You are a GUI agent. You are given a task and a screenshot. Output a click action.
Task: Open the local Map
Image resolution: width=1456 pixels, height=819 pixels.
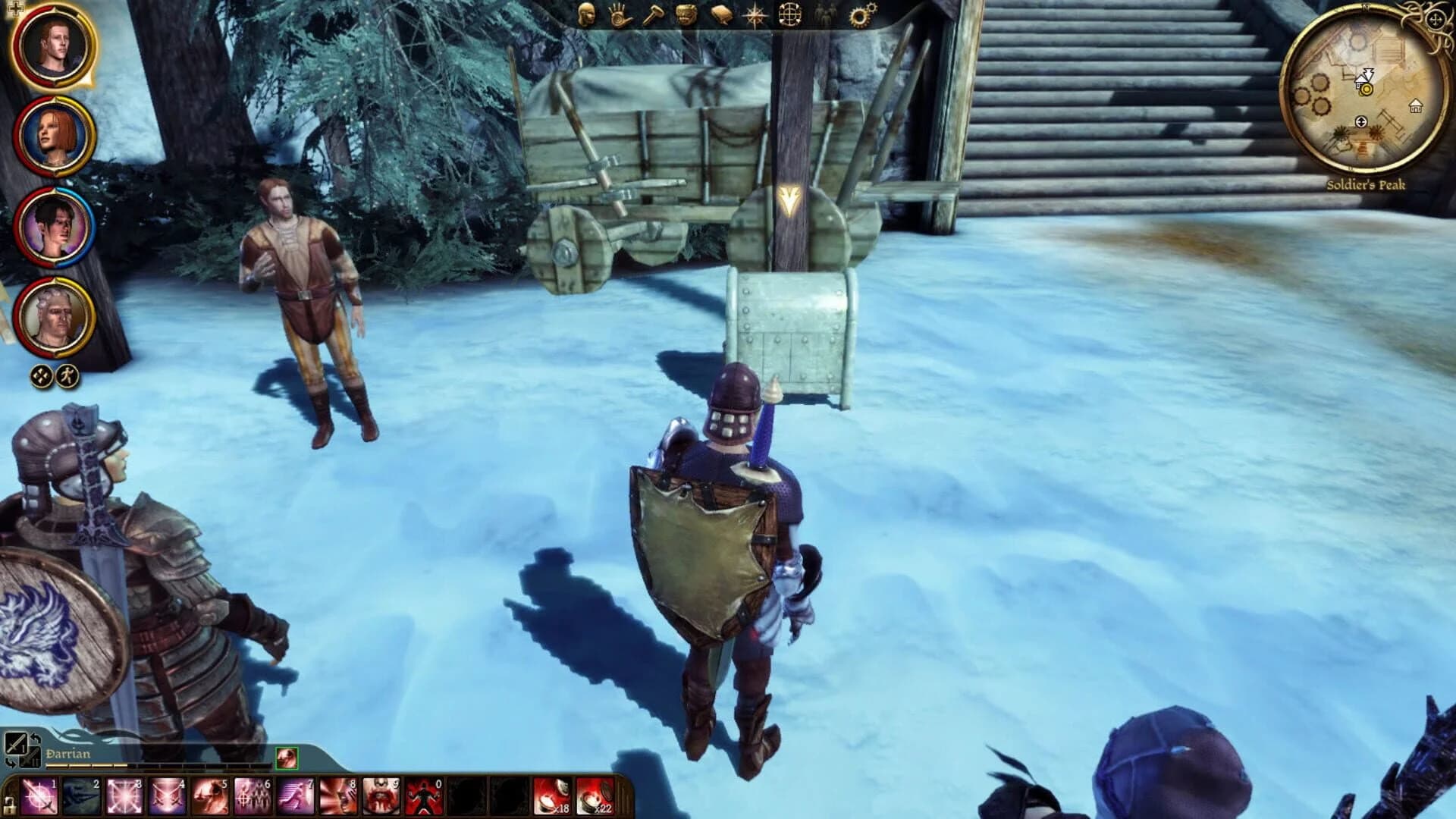tap(756, 15)
